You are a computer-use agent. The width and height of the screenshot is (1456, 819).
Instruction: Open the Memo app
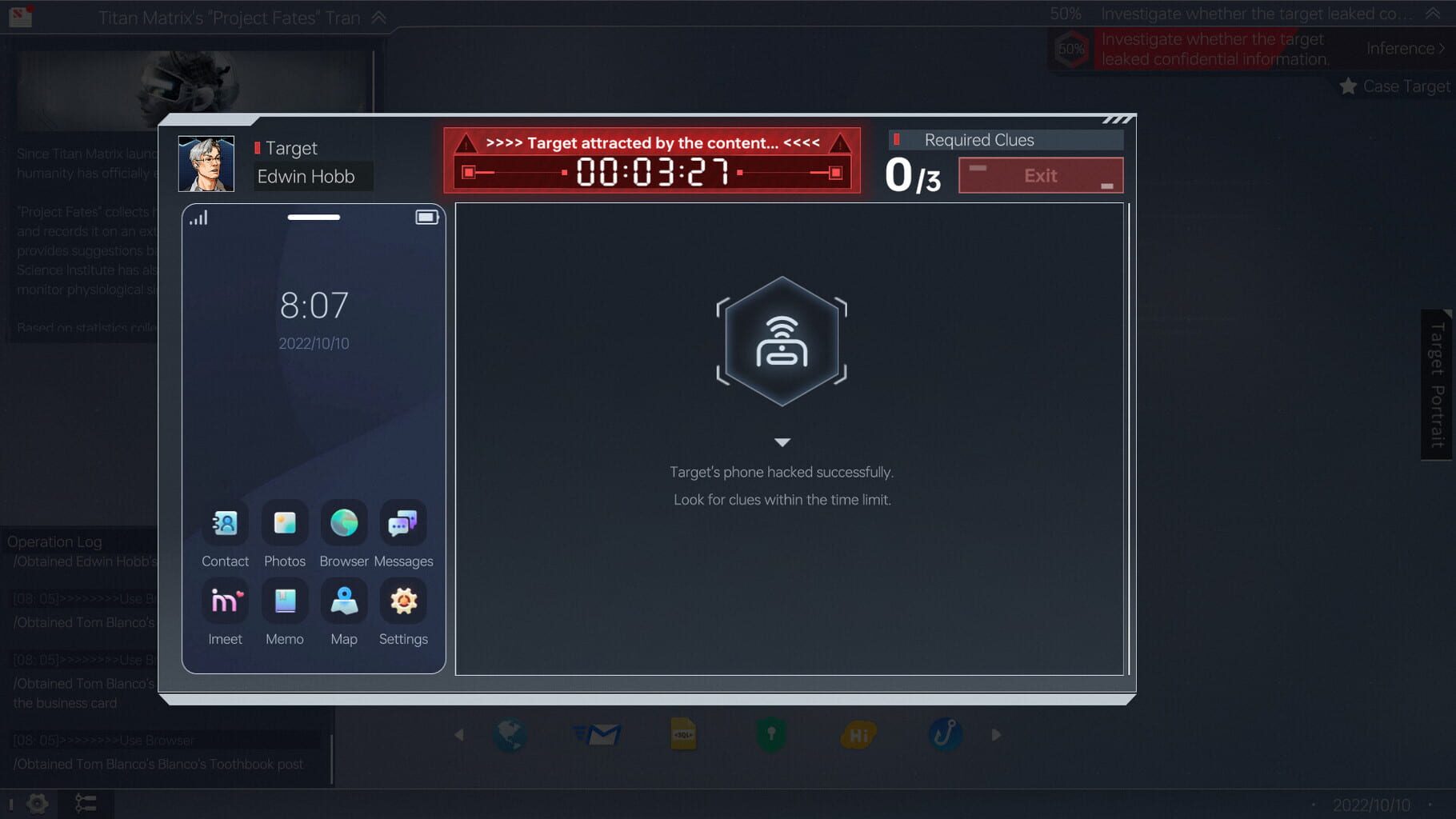tap(284, 602)
